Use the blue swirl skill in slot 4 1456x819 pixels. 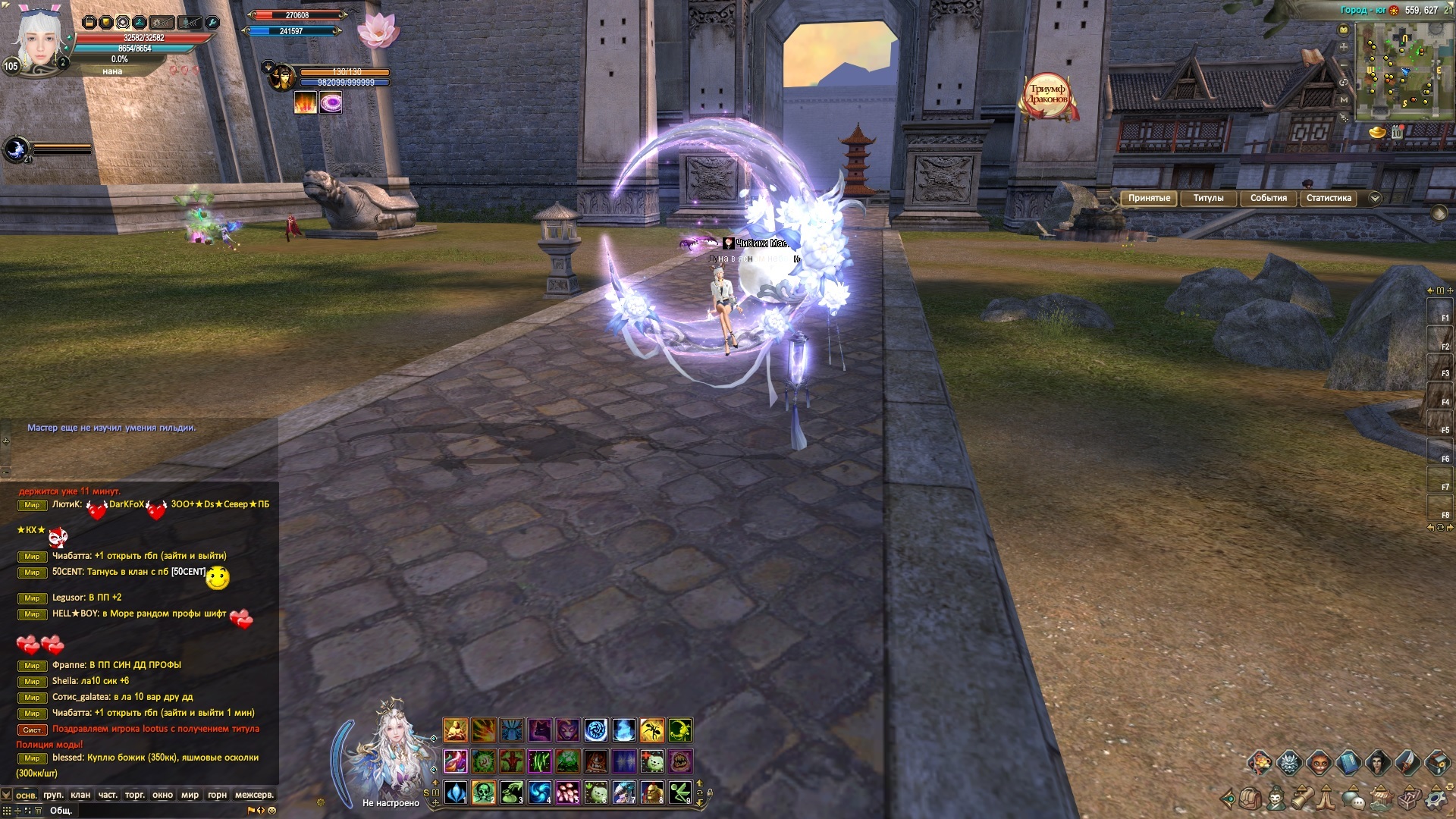[x=540, y=792]
